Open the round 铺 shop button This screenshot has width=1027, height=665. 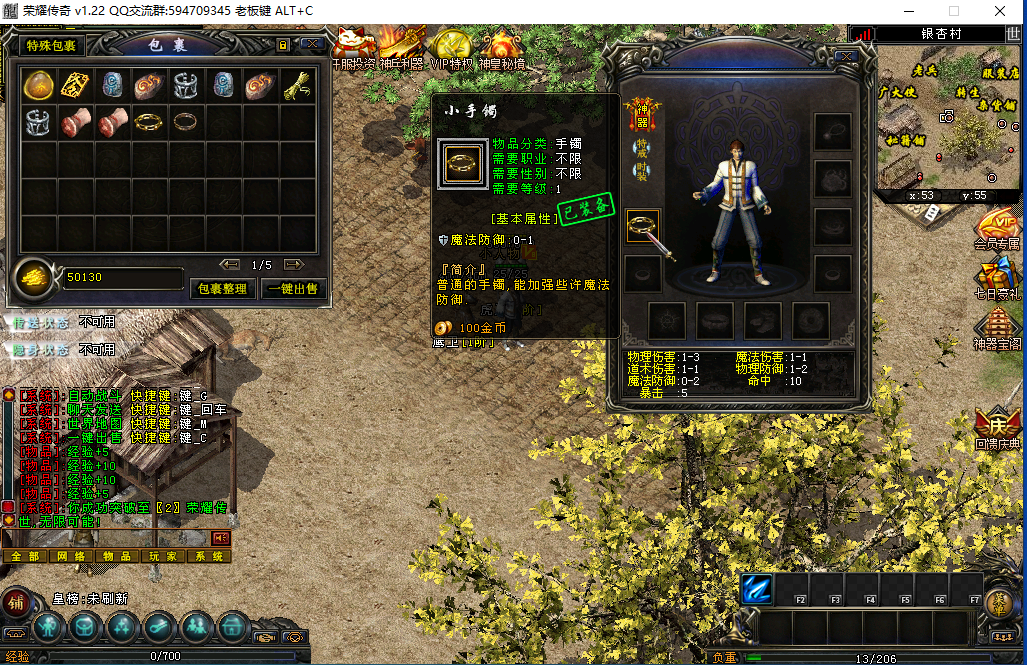[16, 604]
